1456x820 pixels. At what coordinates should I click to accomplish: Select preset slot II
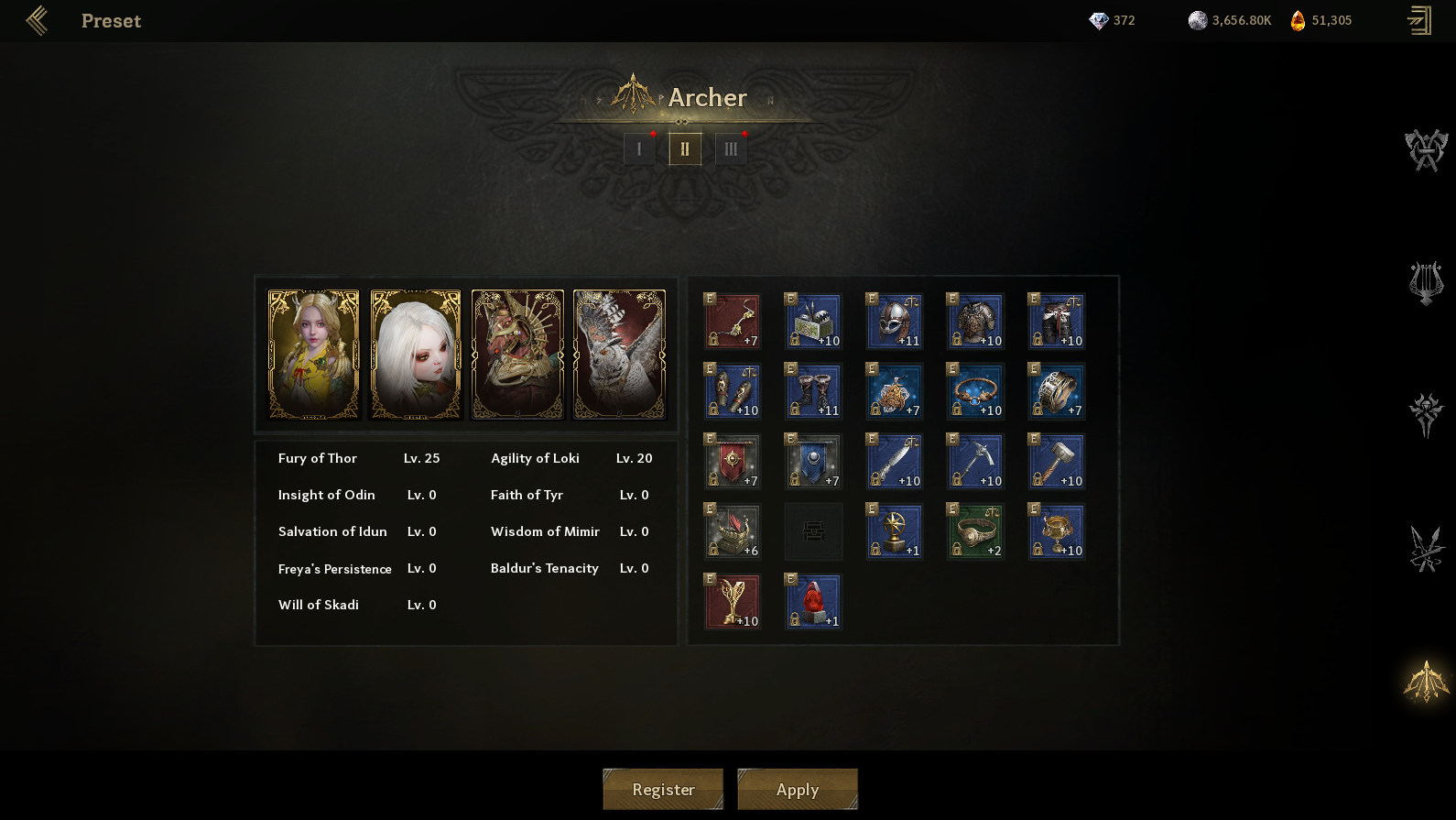(x=685, y=148)
